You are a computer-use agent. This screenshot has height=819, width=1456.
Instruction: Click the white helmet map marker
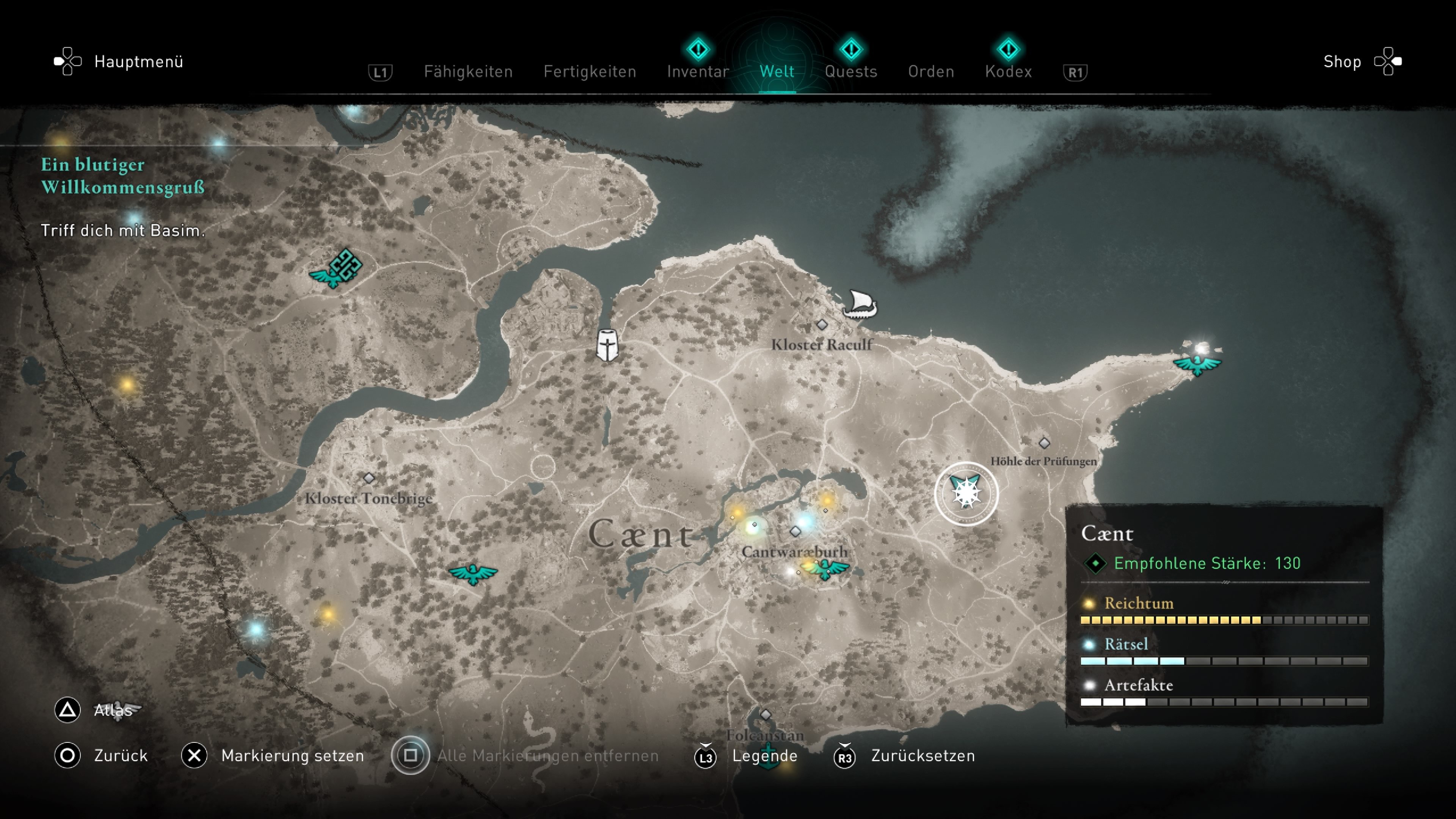click(607, 345)
